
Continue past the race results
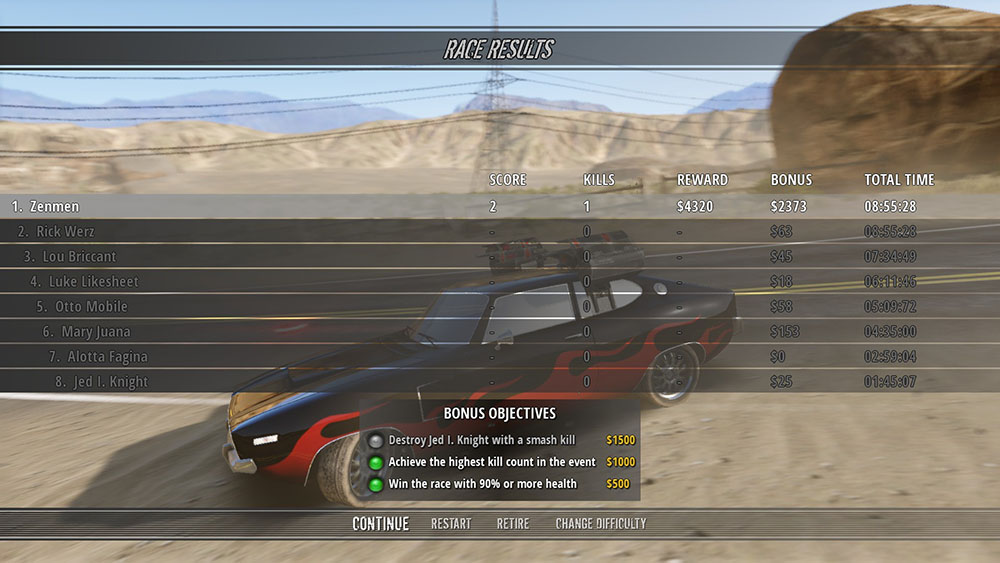[380, 524]
